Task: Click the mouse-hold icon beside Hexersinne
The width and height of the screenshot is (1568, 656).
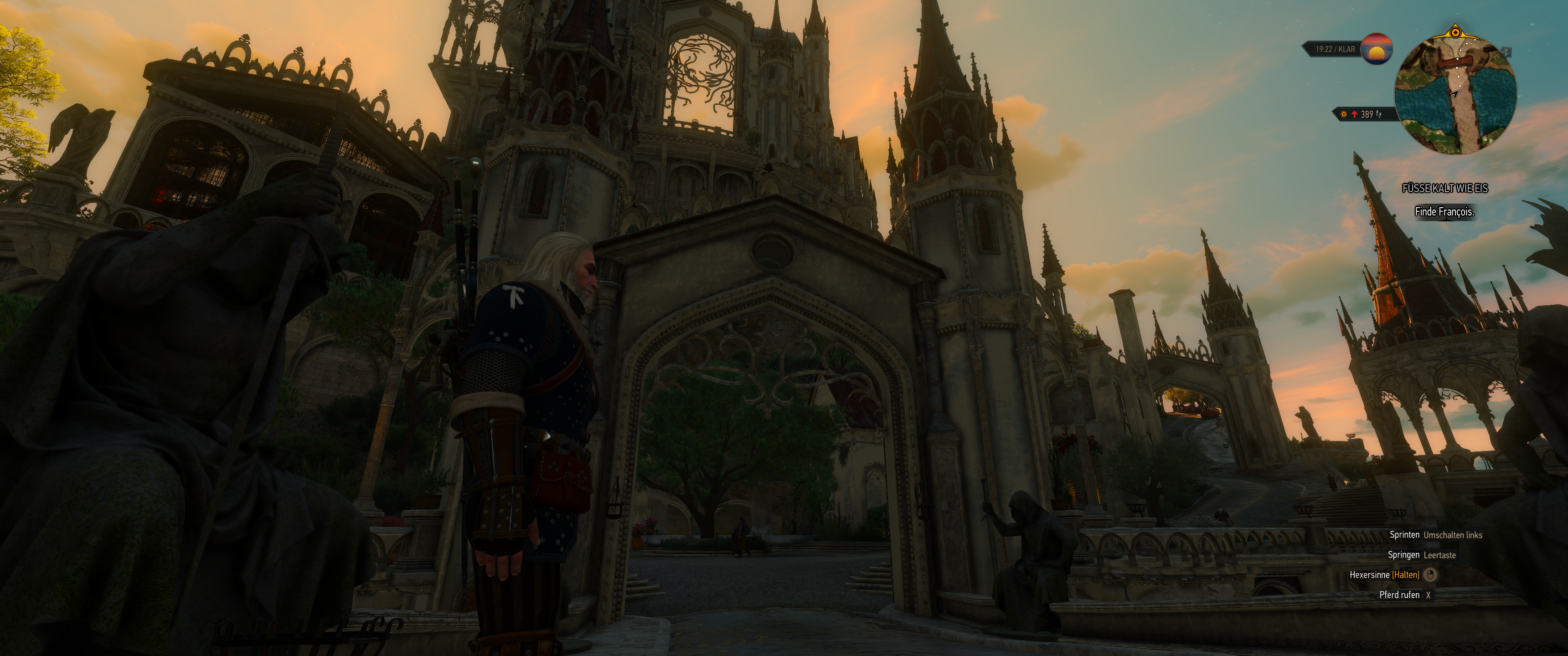Action: click(x=1430, y=575)
